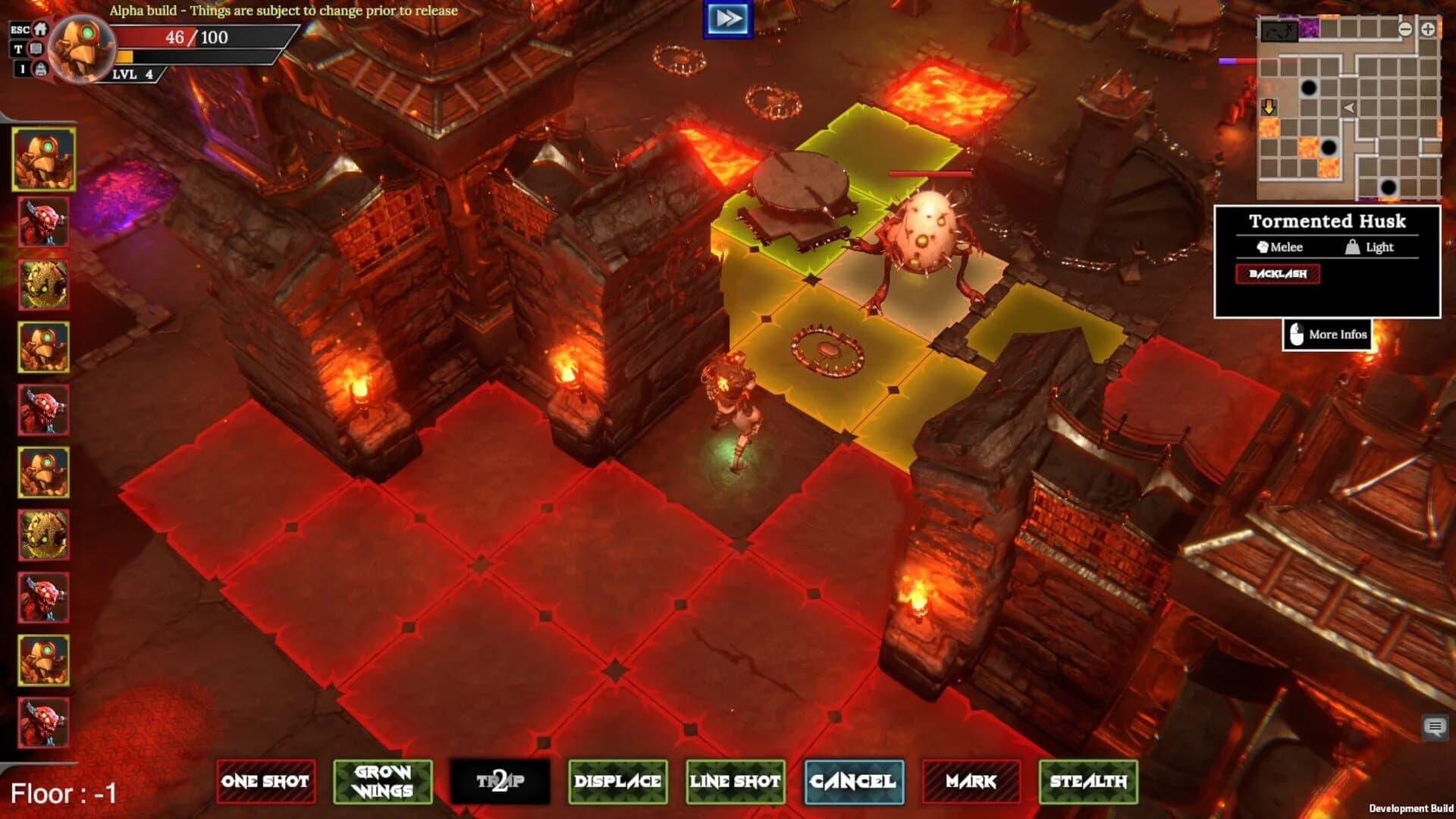Toggle the Stealth ability

[x=1089, y=782]
